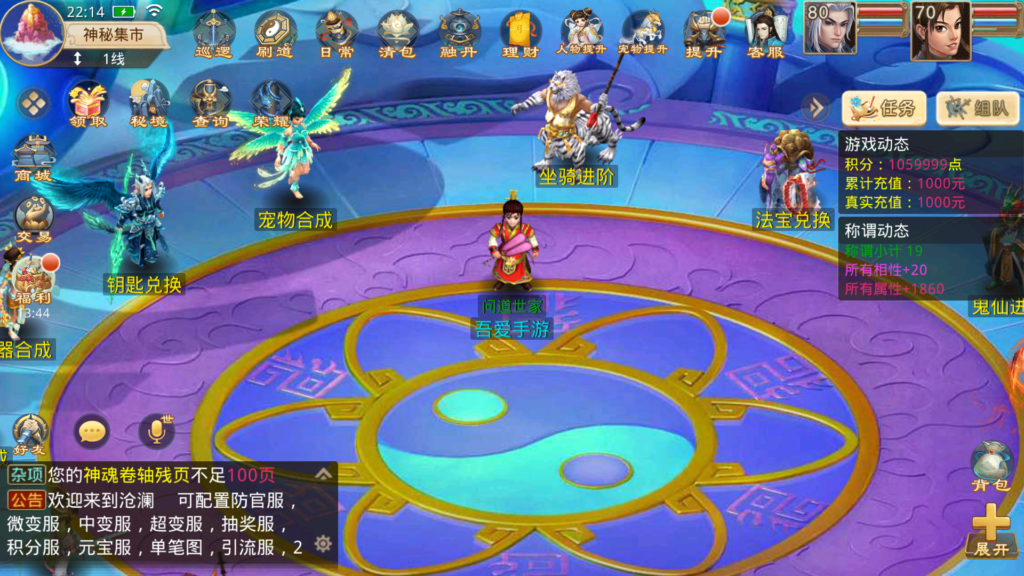Tap the 清包 clear-bag icon
Image resolution: width=1024 pixels, height=576 pixels.
[x=398, y=33]
